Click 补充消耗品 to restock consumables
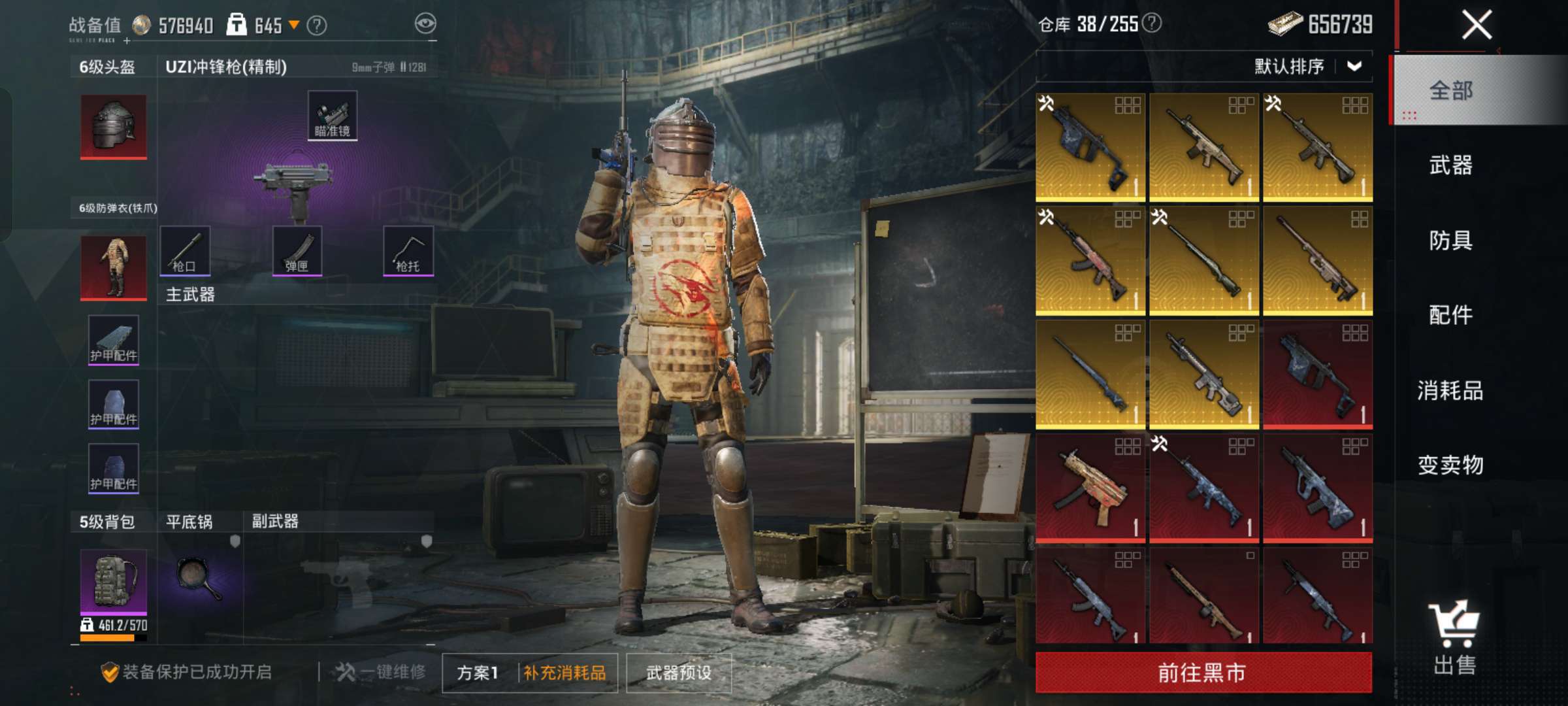 (565, 673)
